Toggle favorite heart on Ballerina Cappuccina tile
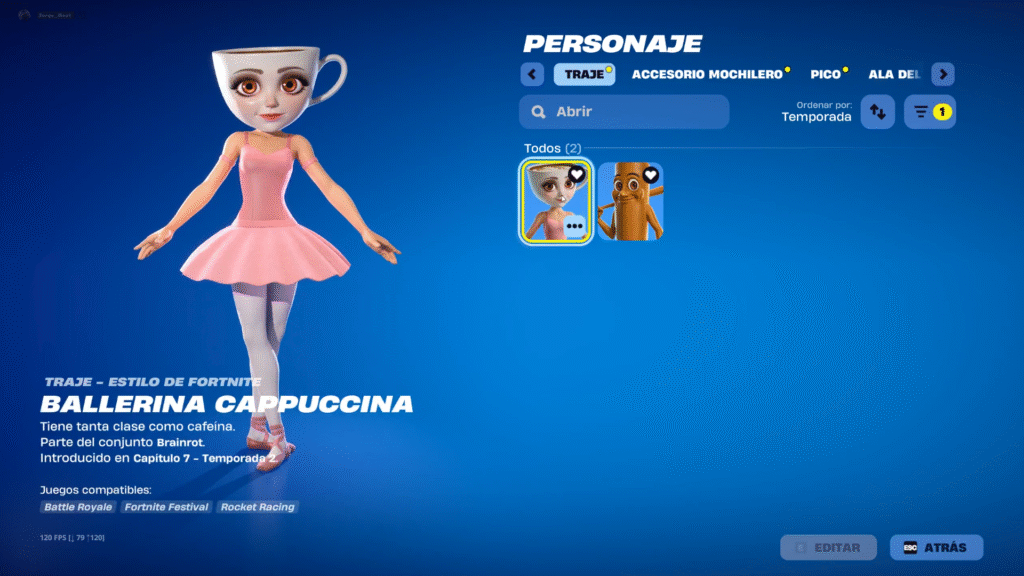This screenshot has width=1024, height=576. (x=577, y=175)
